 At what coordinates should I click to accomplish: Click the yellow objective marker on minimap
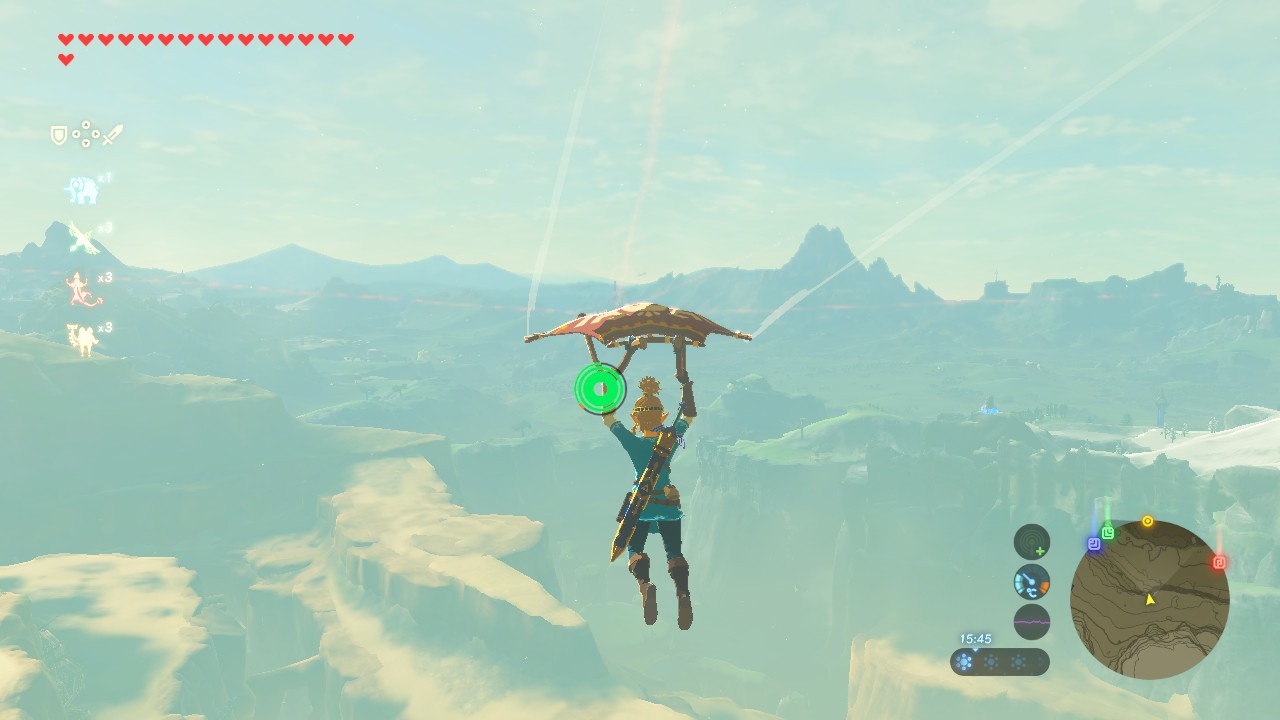1147,521
